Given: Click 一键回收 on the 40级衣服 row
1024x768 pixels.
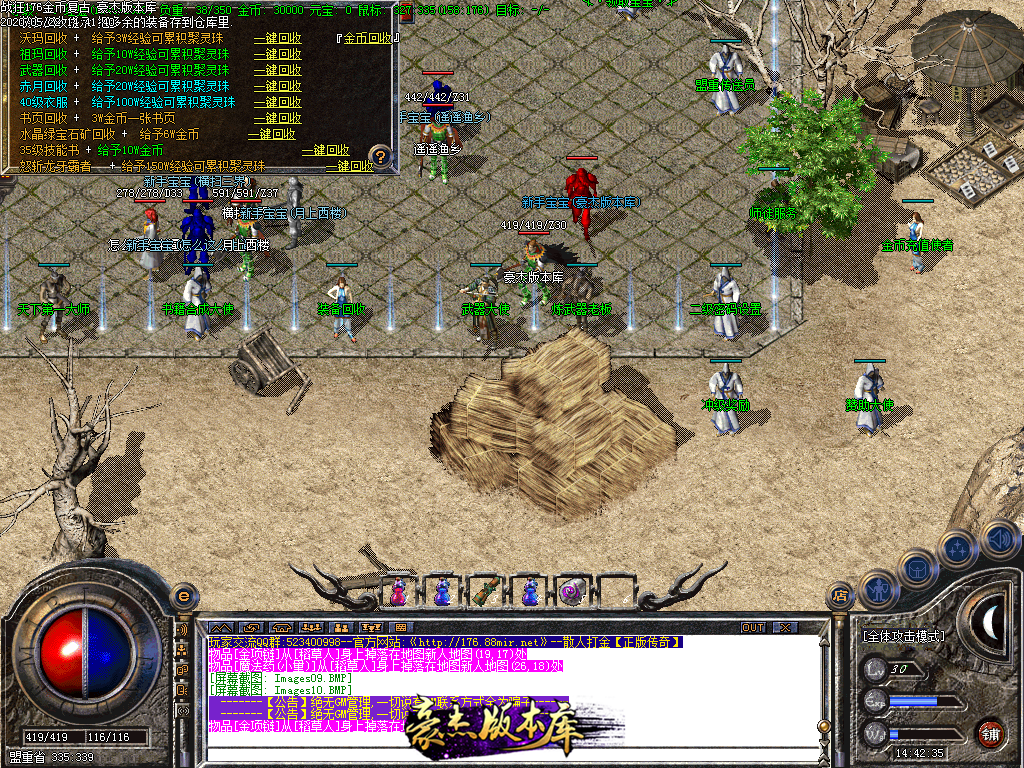Looking at the screenshot, I should (277, 102).
